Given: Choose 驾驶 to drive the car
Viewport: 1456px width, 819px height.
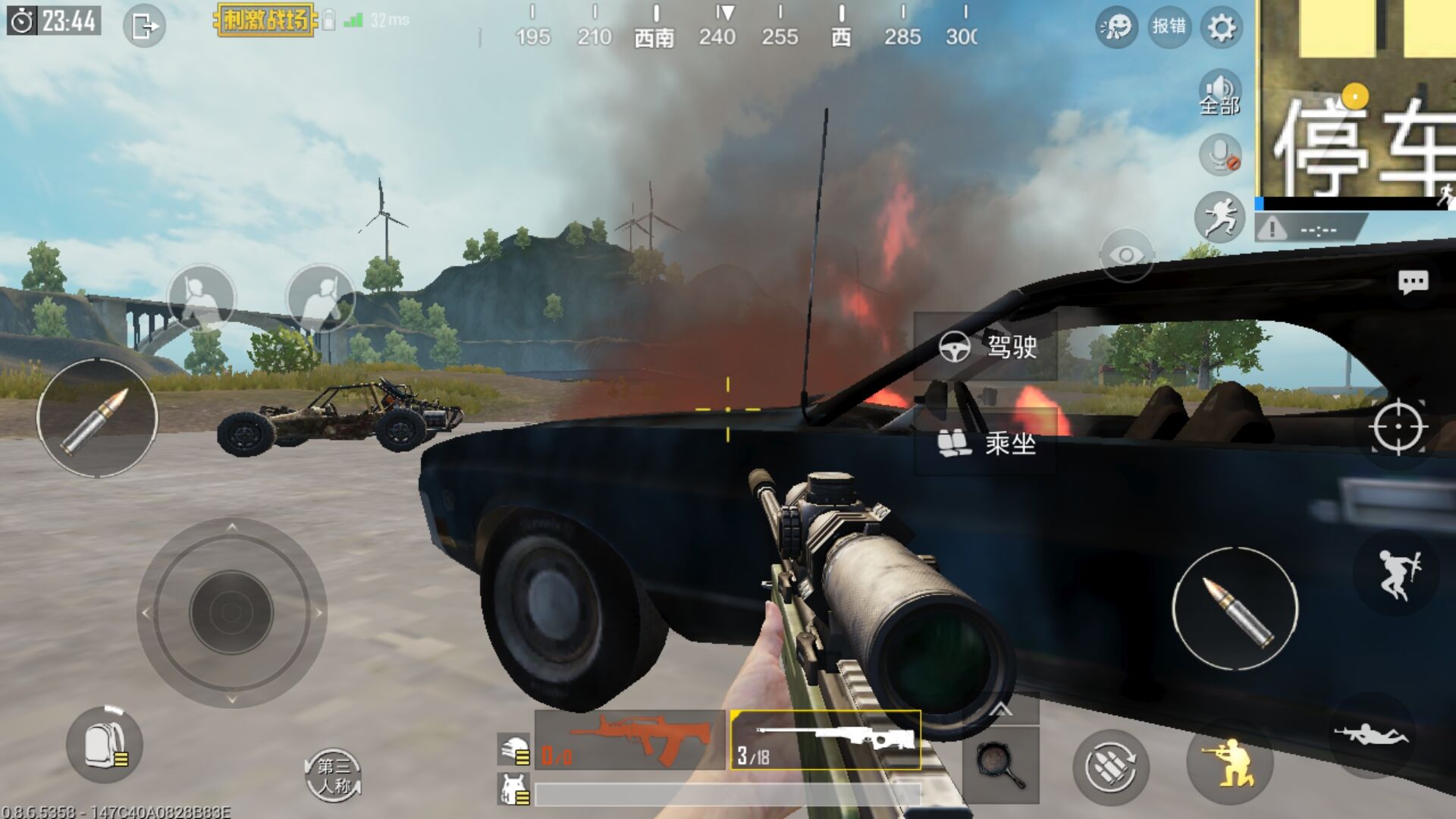Looking at the screenshot, I should coord(986,347).
